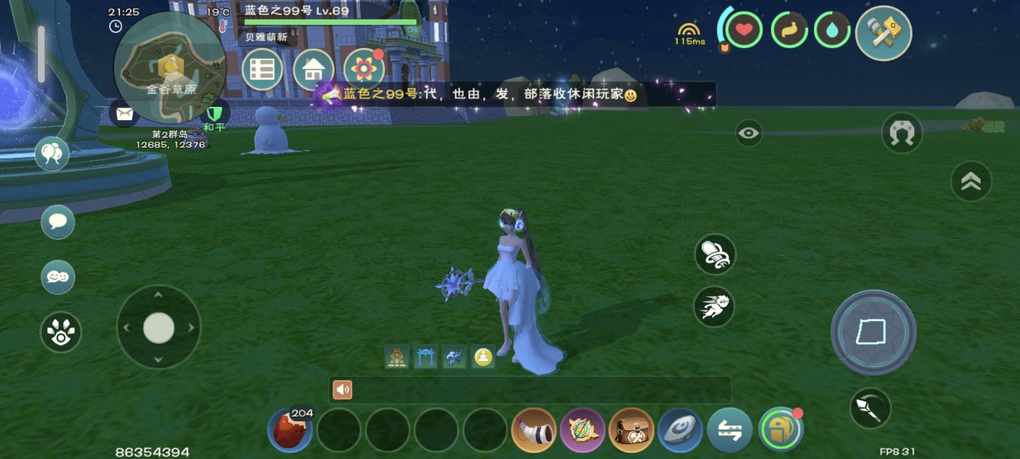Open the balloons icon on left edge

click(51, 154)
